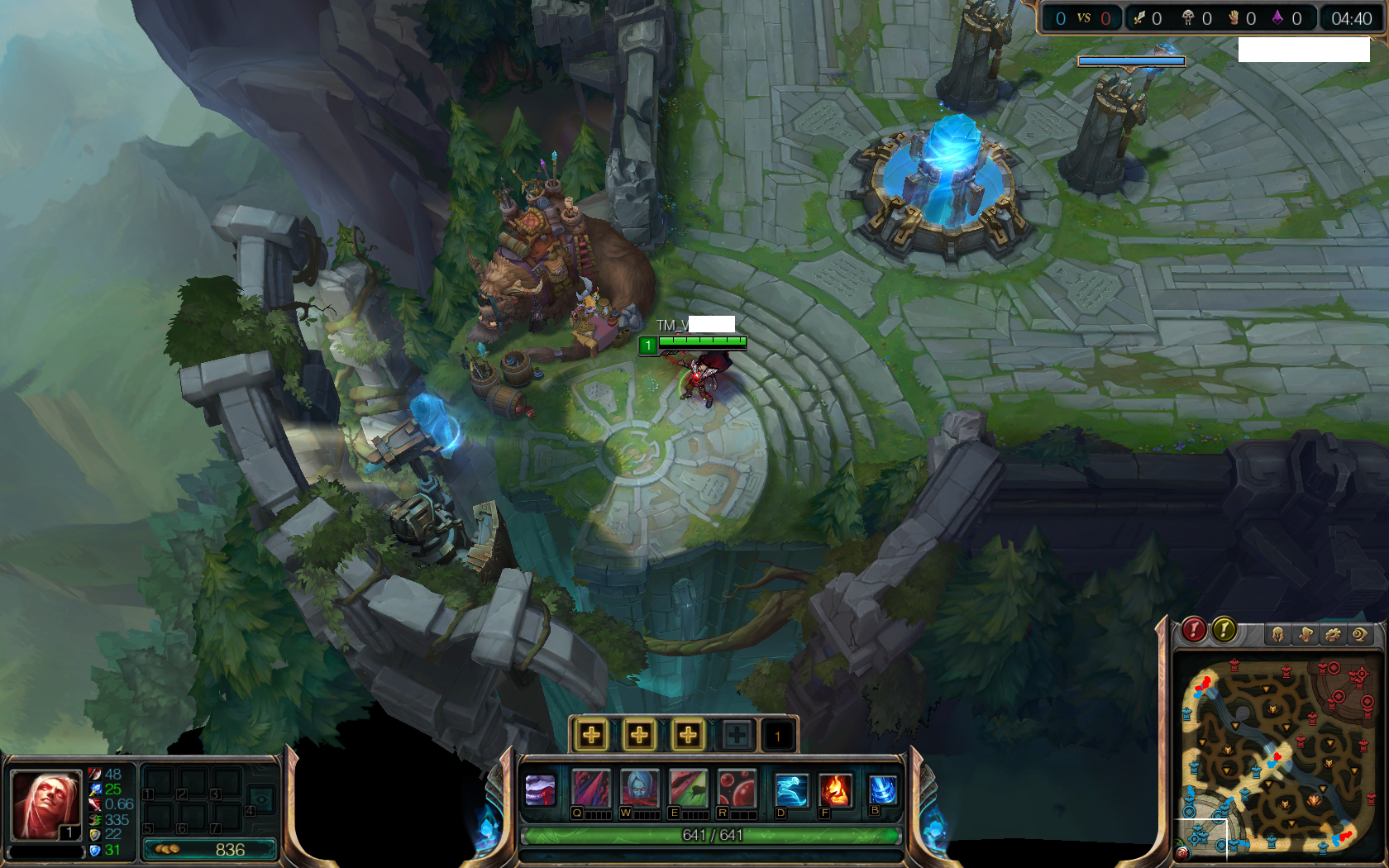The width and height of the screenshot is (1389, 868).
Task: Open the gear settings button above minimap
Action: [1333, 634]
